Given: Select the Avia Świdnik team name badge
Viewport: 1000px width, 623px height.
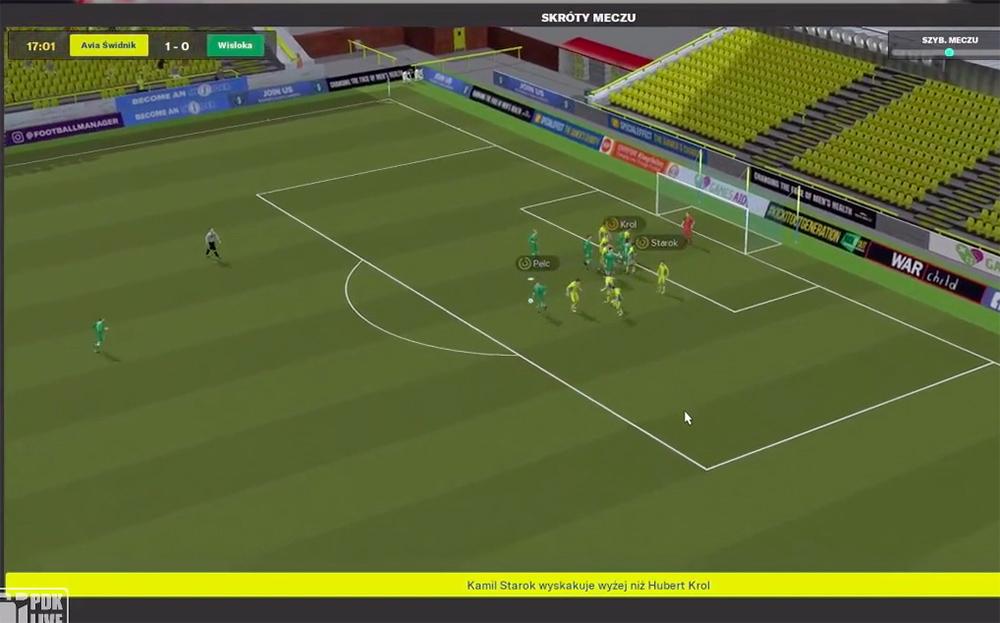Looking at the screenshot, I should point(108,46).
